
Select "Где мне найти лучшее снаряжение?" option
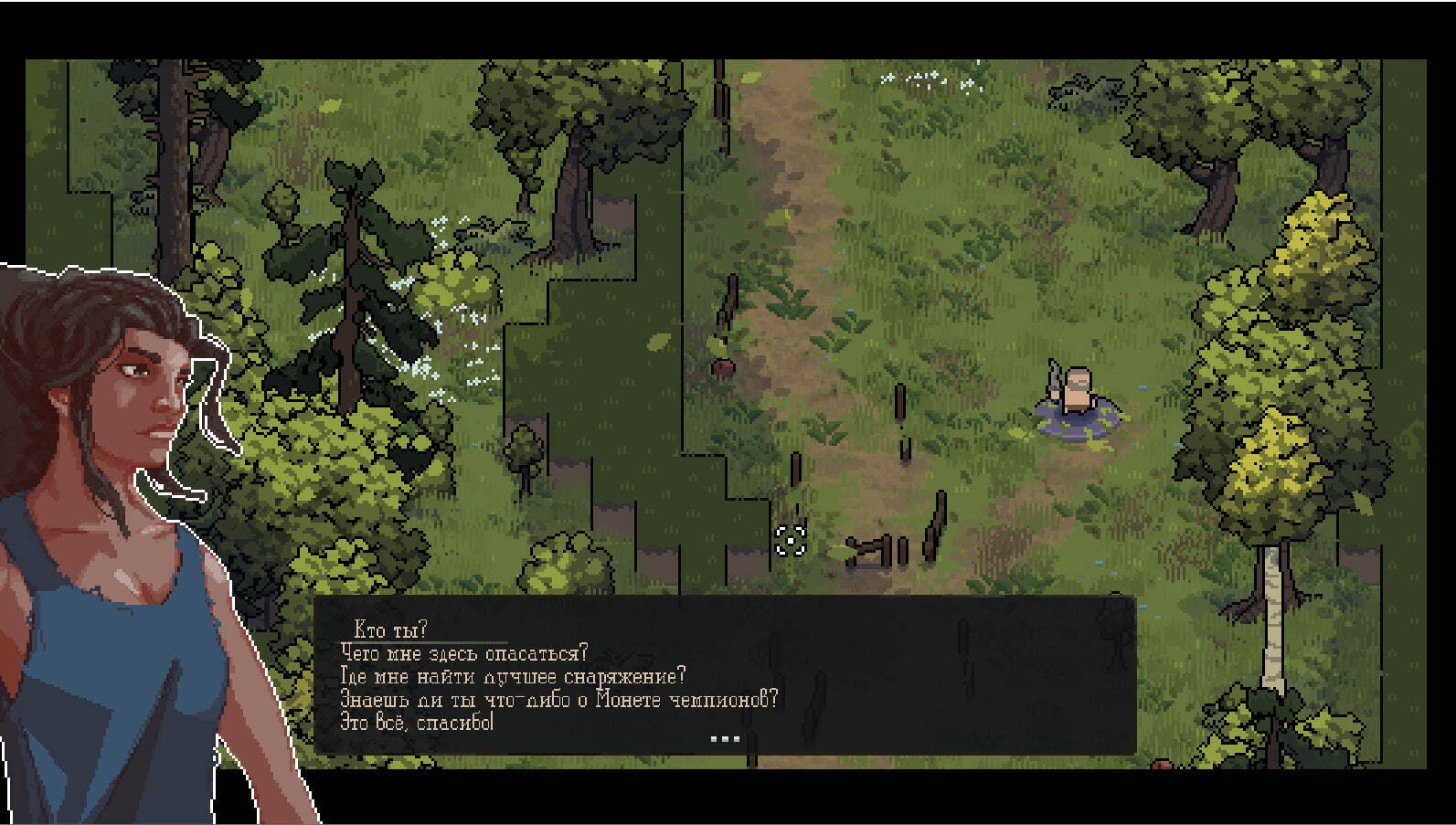512,676
